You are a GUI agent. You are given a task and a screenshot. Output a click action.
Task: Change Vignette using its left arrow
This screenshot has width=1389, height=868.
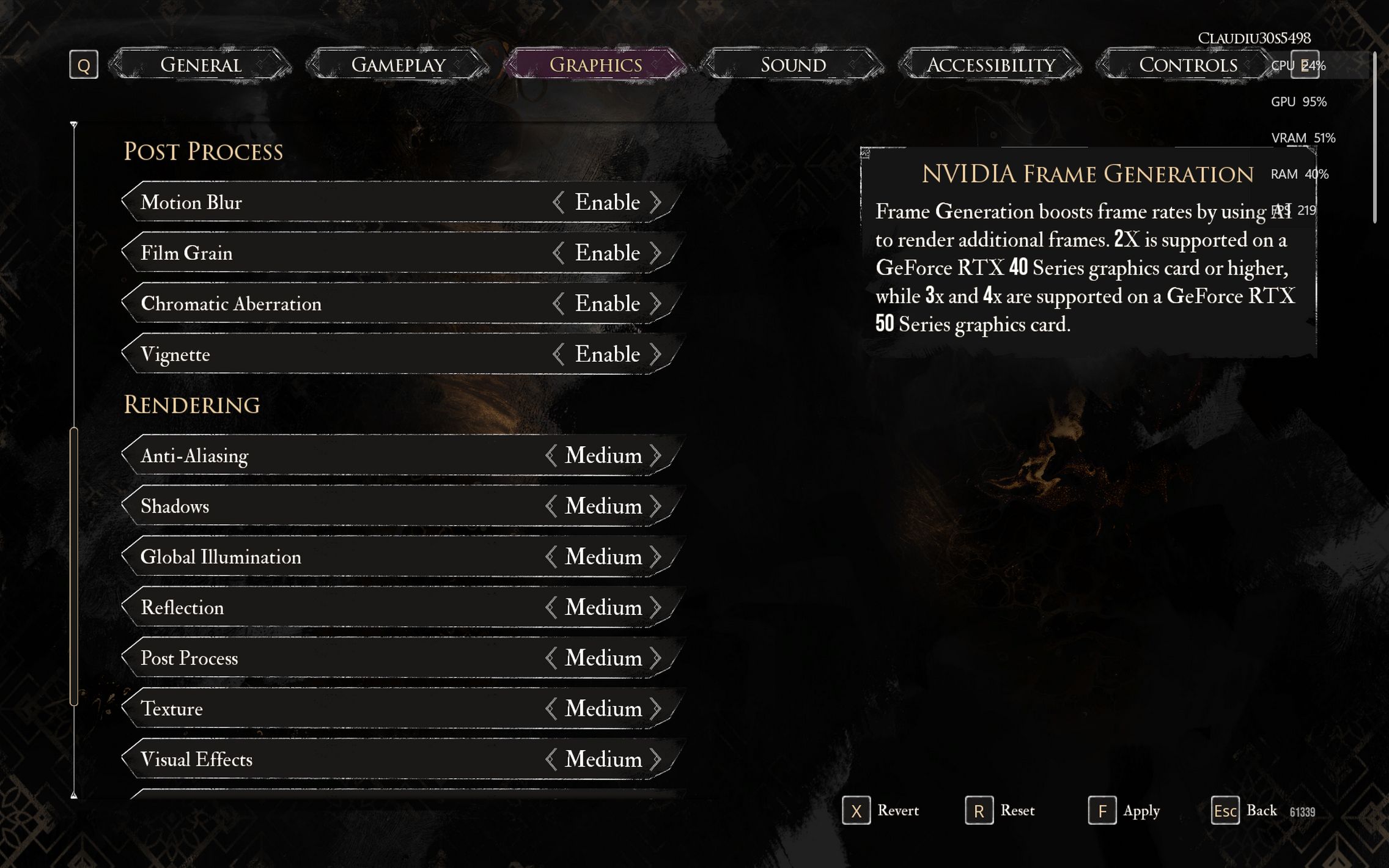point(558,355)
